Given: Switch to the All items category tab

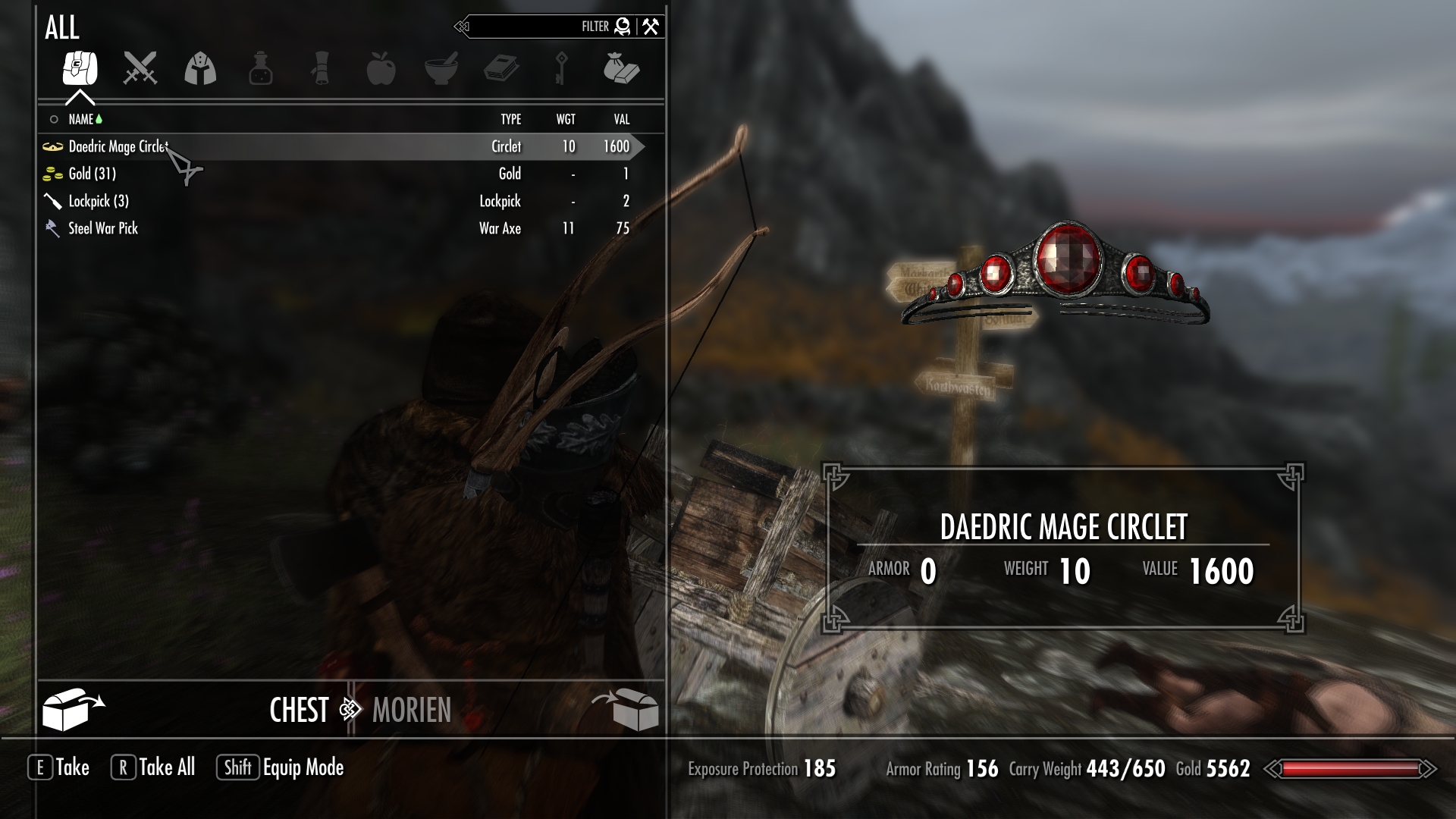Looking at the screenshot, I should 80,69.
